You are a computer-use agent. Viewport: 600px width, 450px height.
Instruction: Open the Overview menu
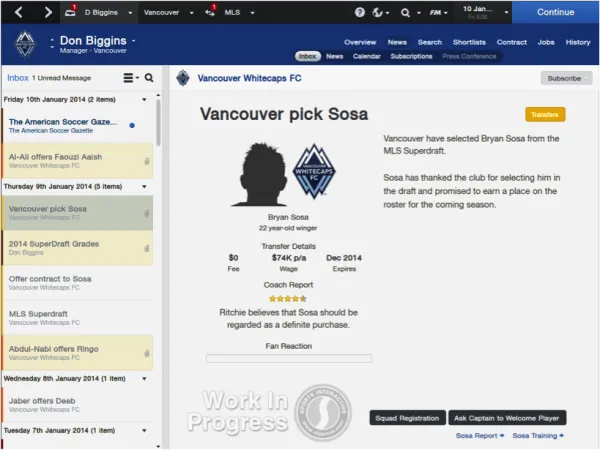point(360,42)
